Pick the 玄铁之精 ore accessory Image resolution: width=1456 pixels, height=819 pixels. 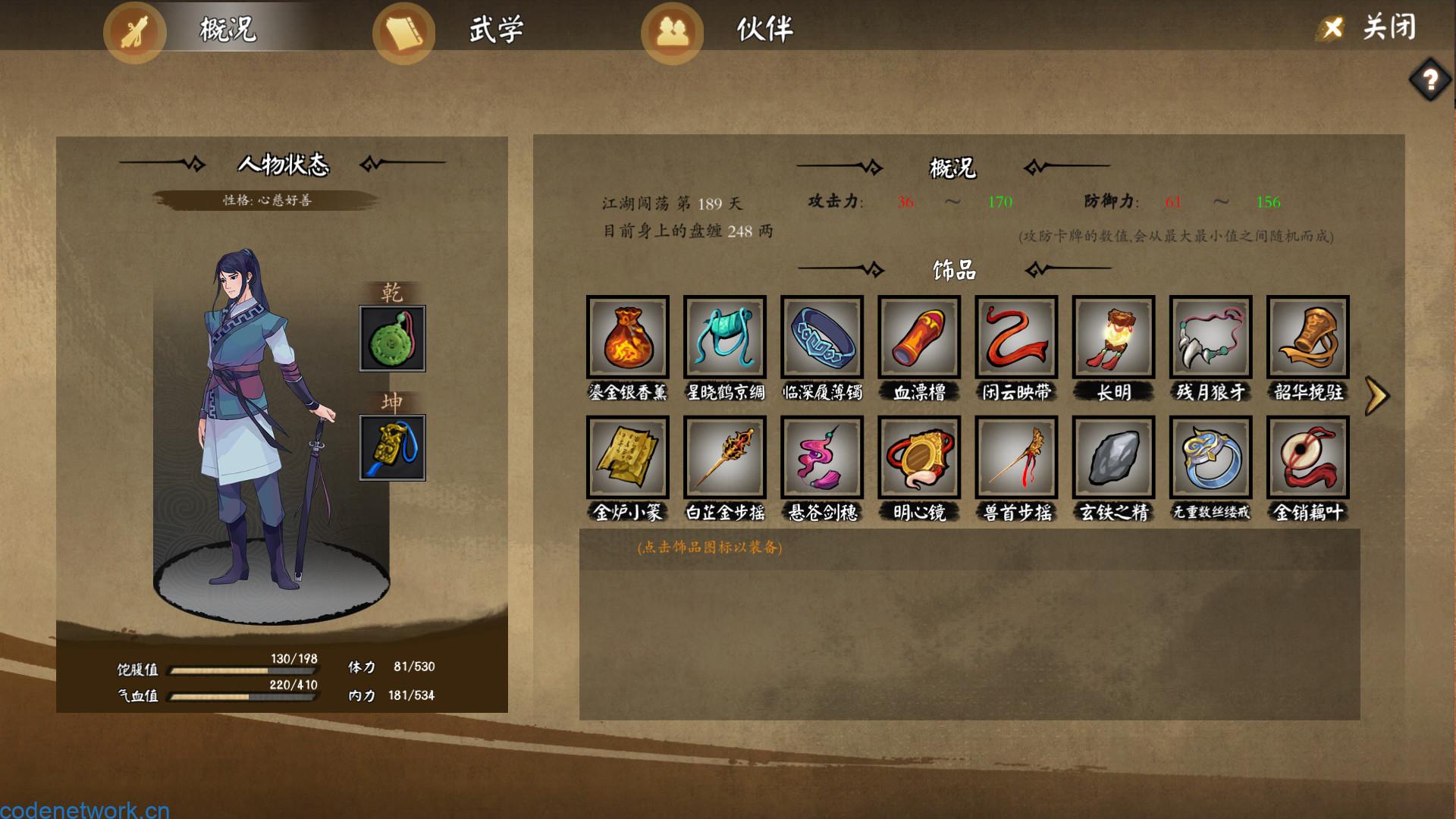point(1113,457)
